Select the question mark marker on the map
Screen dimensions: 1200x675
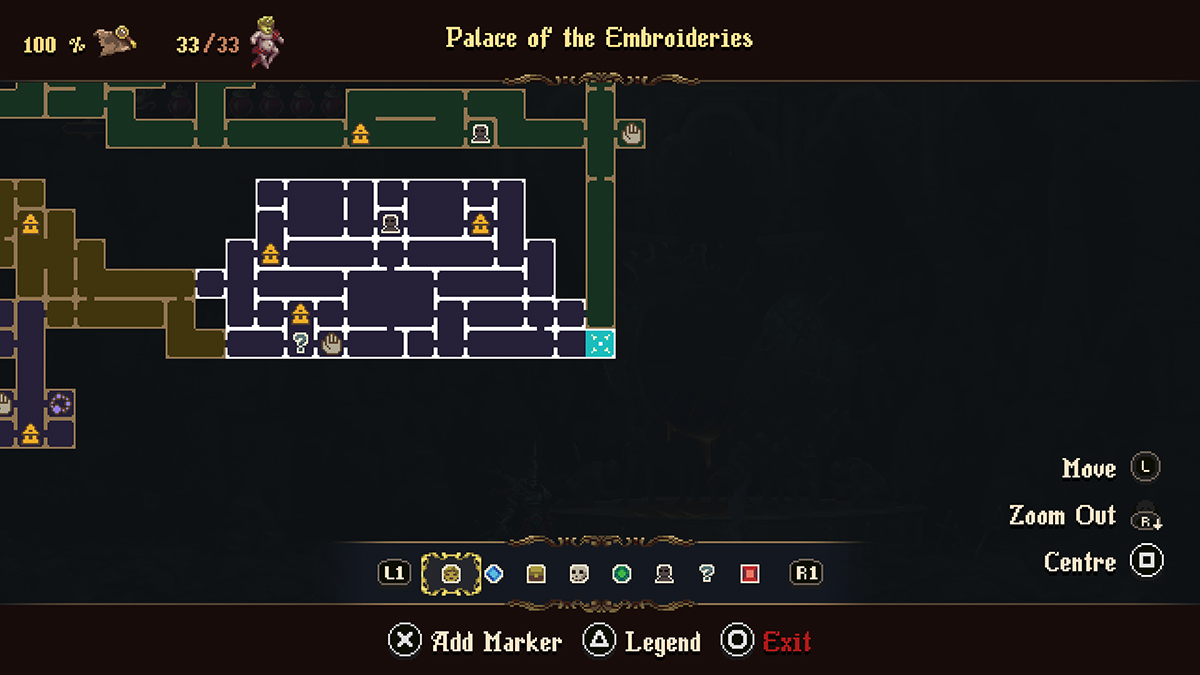pyautogui.click(x=300, y=344)
